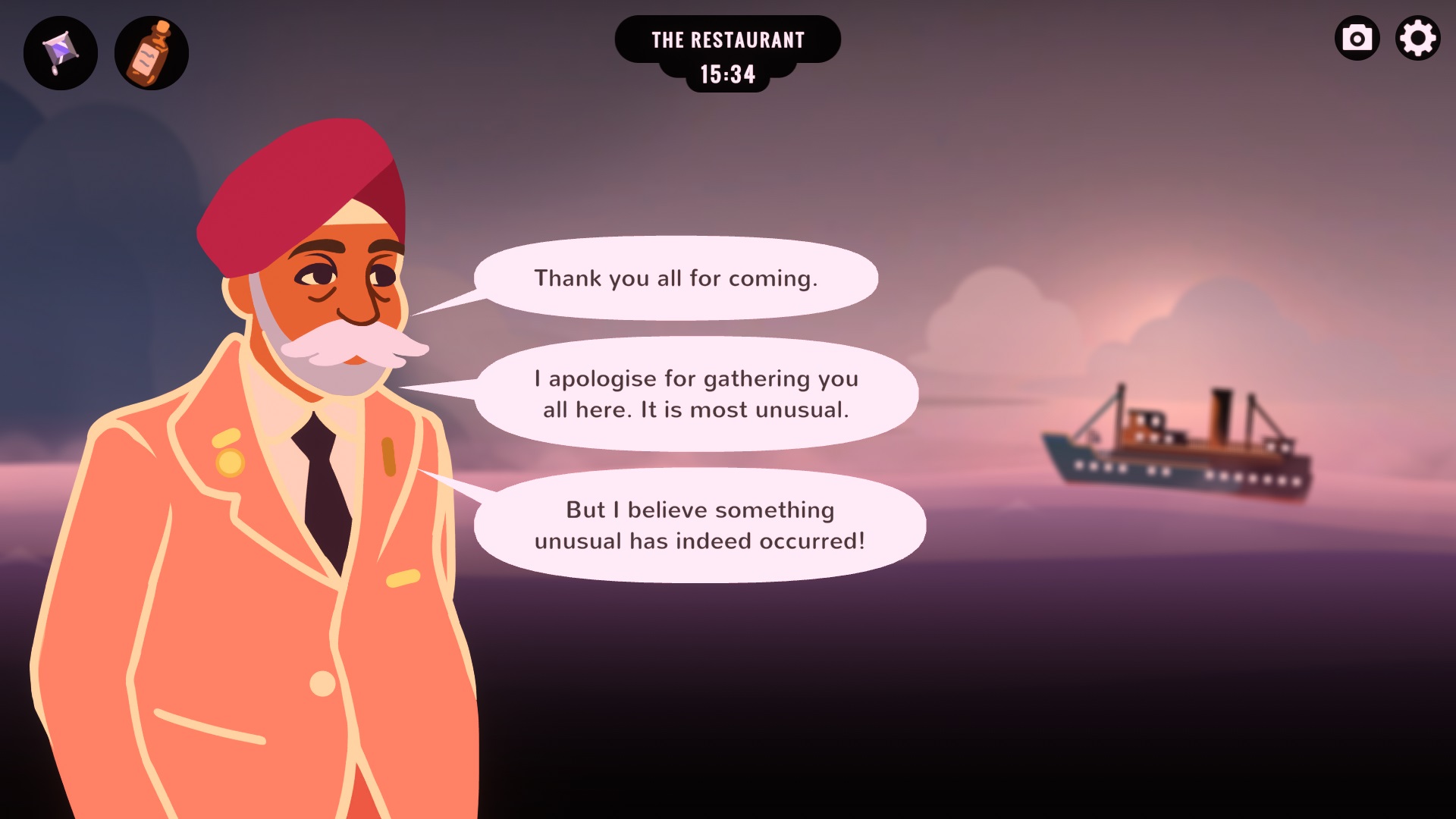The image size is (1456, 819).
Task: Open the bottle journal icon
Action: pos(151,52)
